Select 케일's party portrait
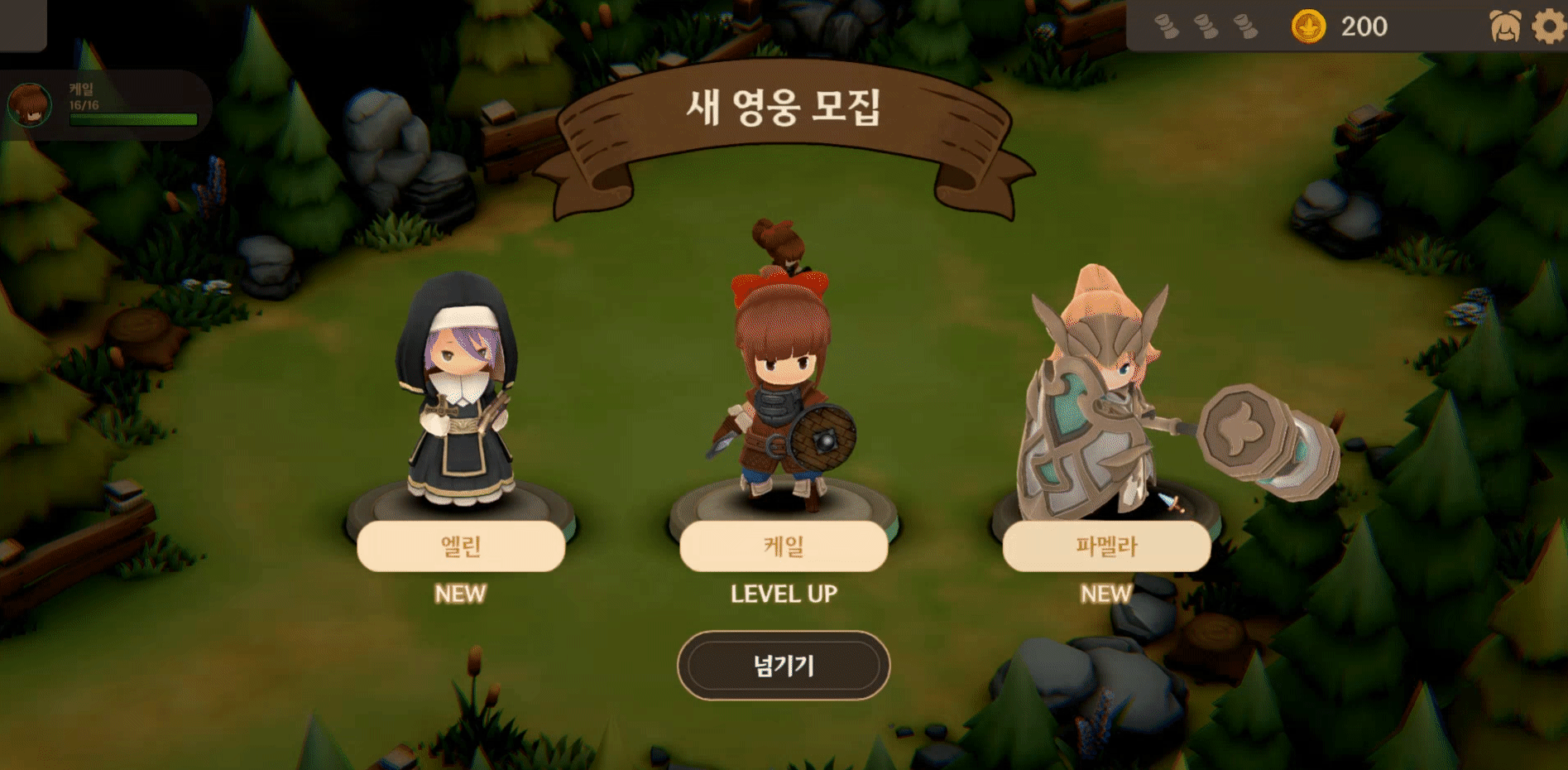1568x770 pixels. tap(30, 105)
